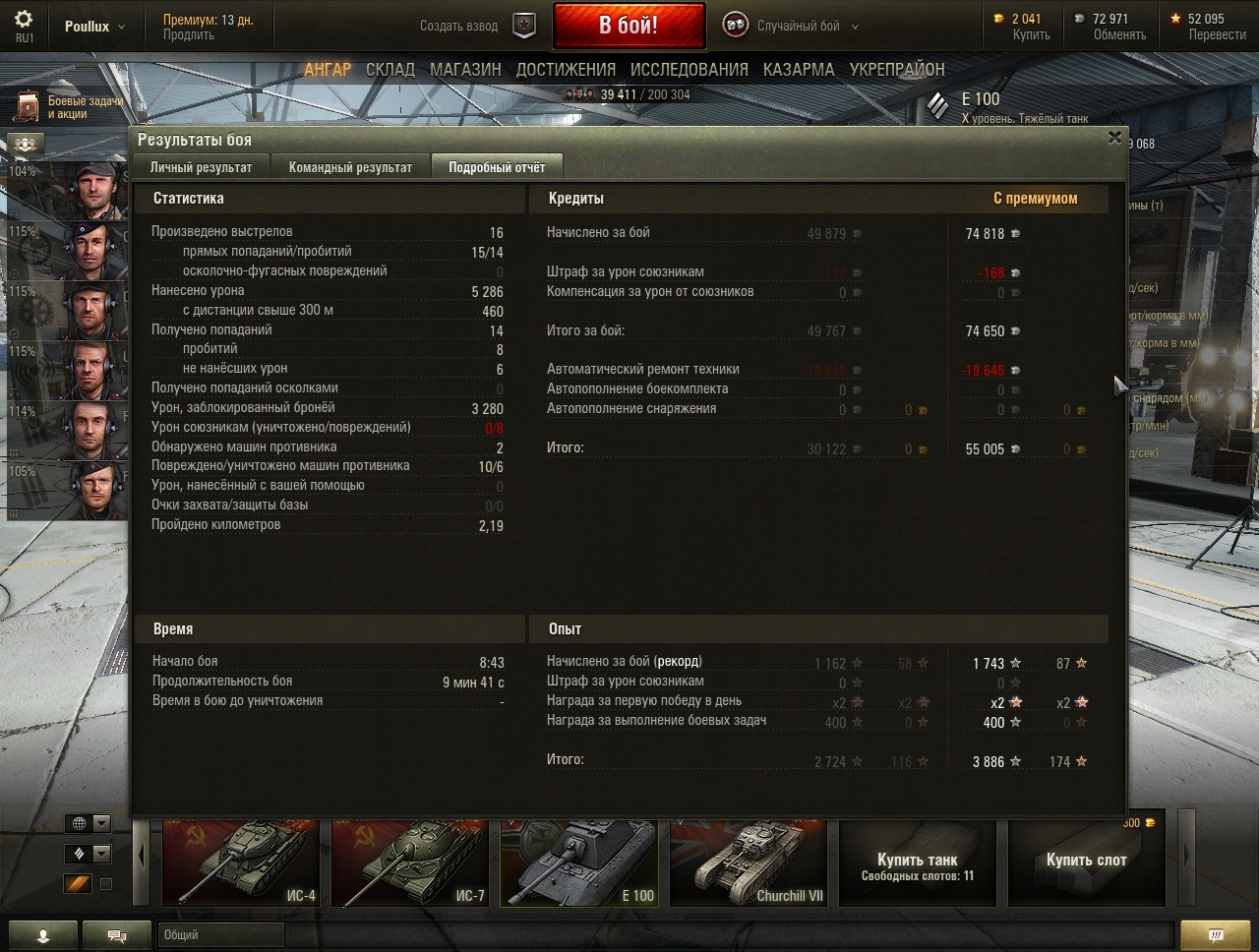This screenshot has height=952, width=1259.
Task: Open the Склад menu
Action: pyautogui.click(x=390, y=70)
